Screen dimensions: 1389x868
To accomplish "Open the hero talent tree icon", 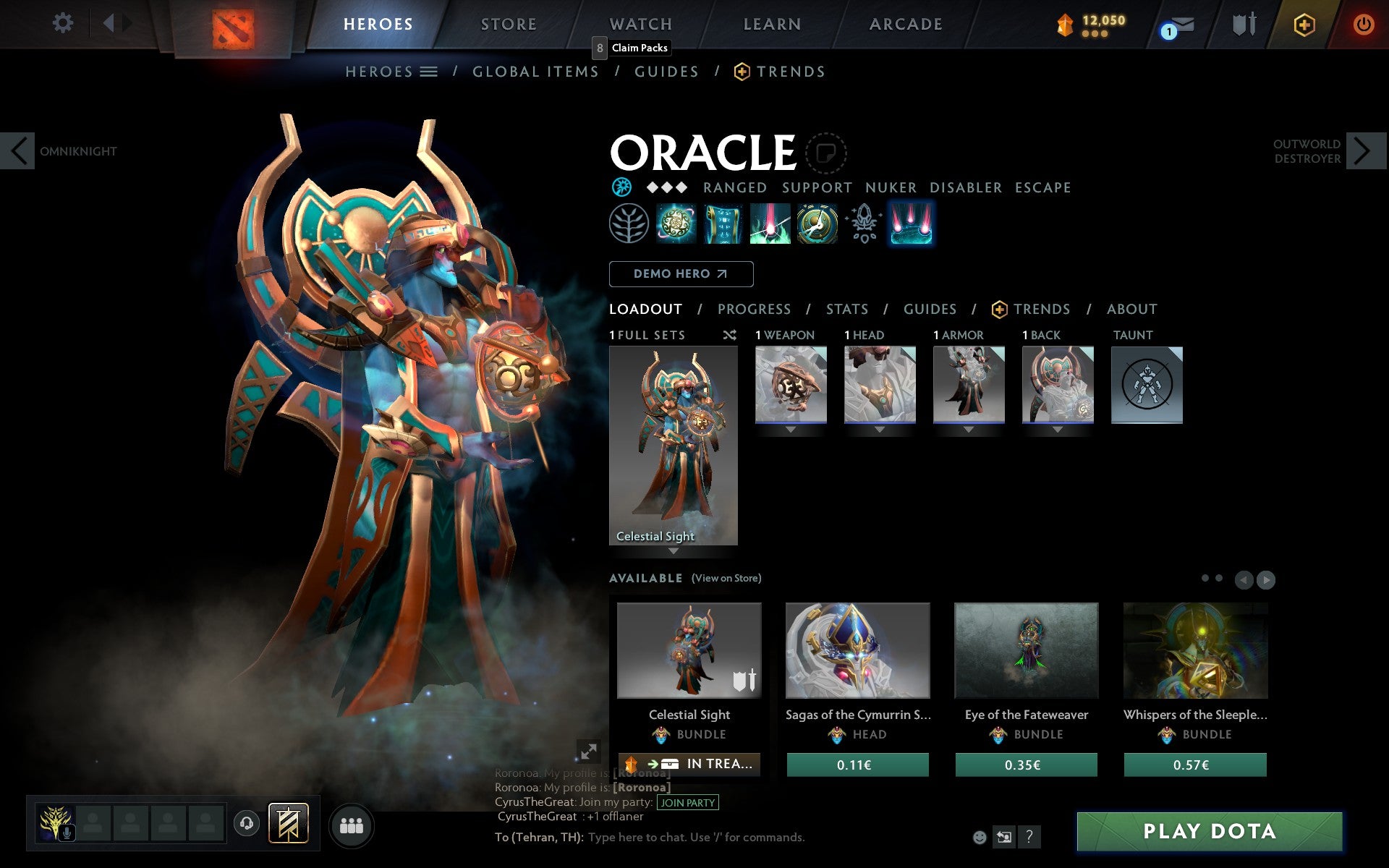I will [x=629, y=224].
